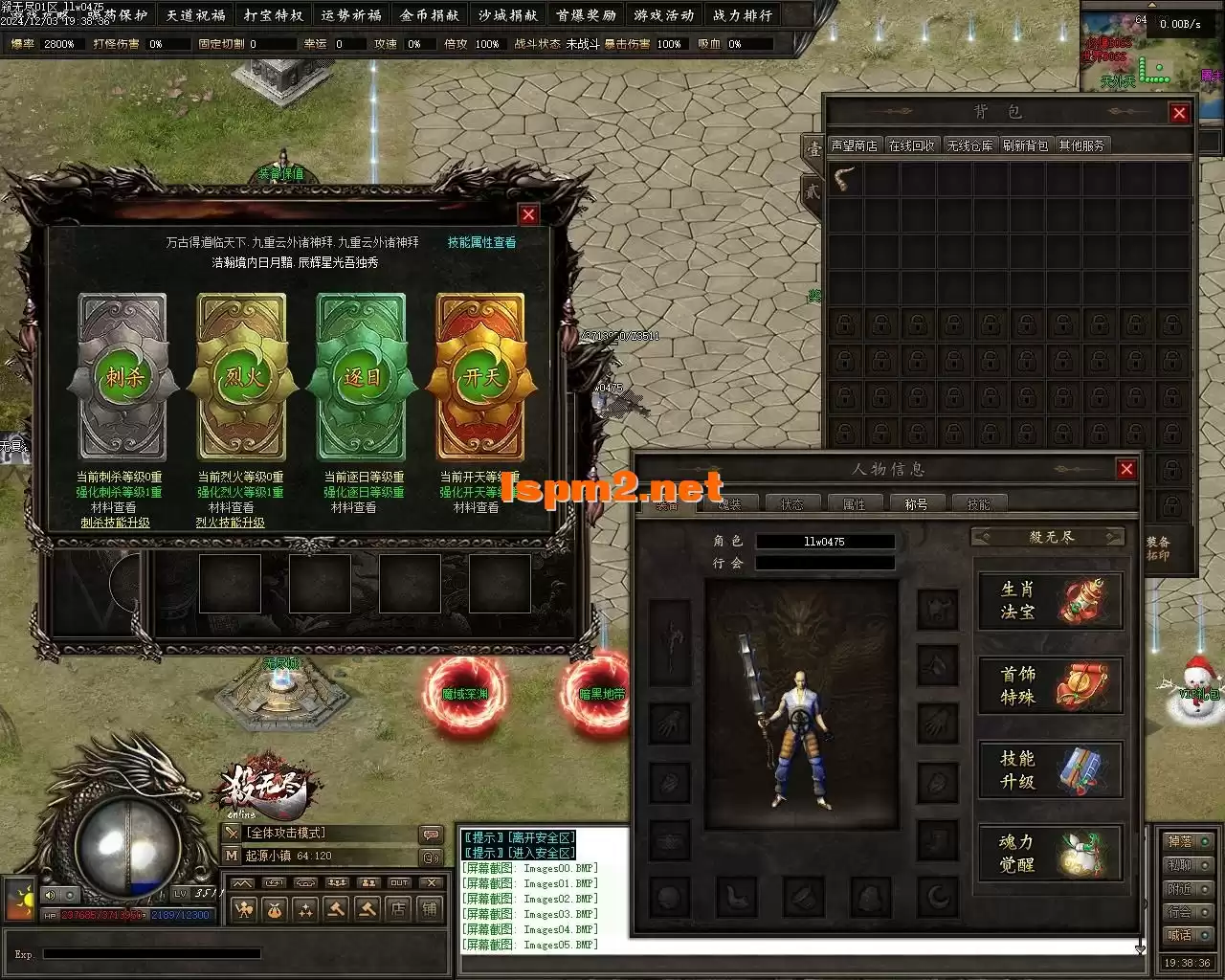Pick the green 逐日 skill card
This screenshot has width=1225, height=980.
(x=362, y=377)
